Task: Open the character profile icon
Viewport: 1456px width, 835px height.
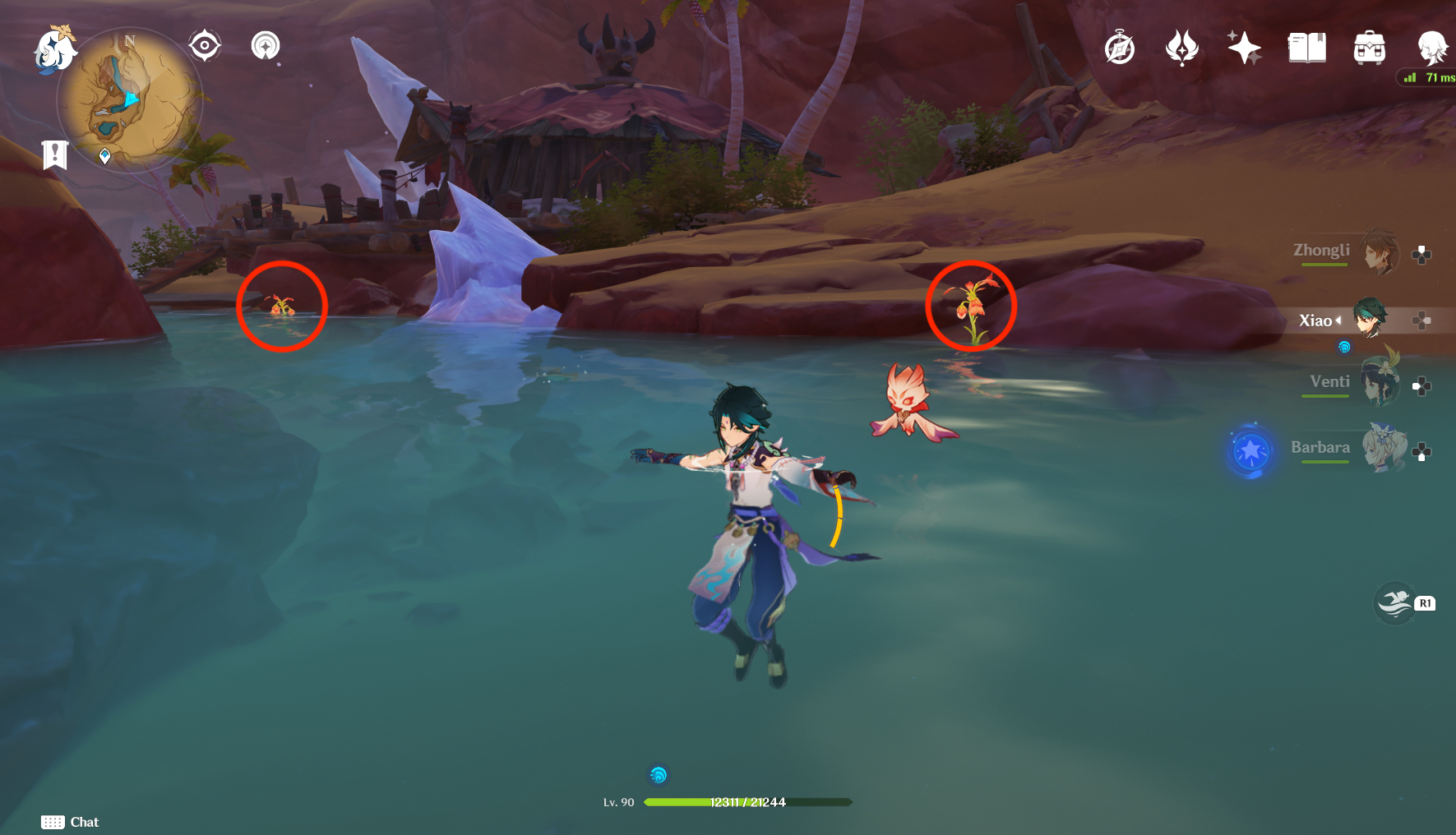Action: (x=1431, y=48)
